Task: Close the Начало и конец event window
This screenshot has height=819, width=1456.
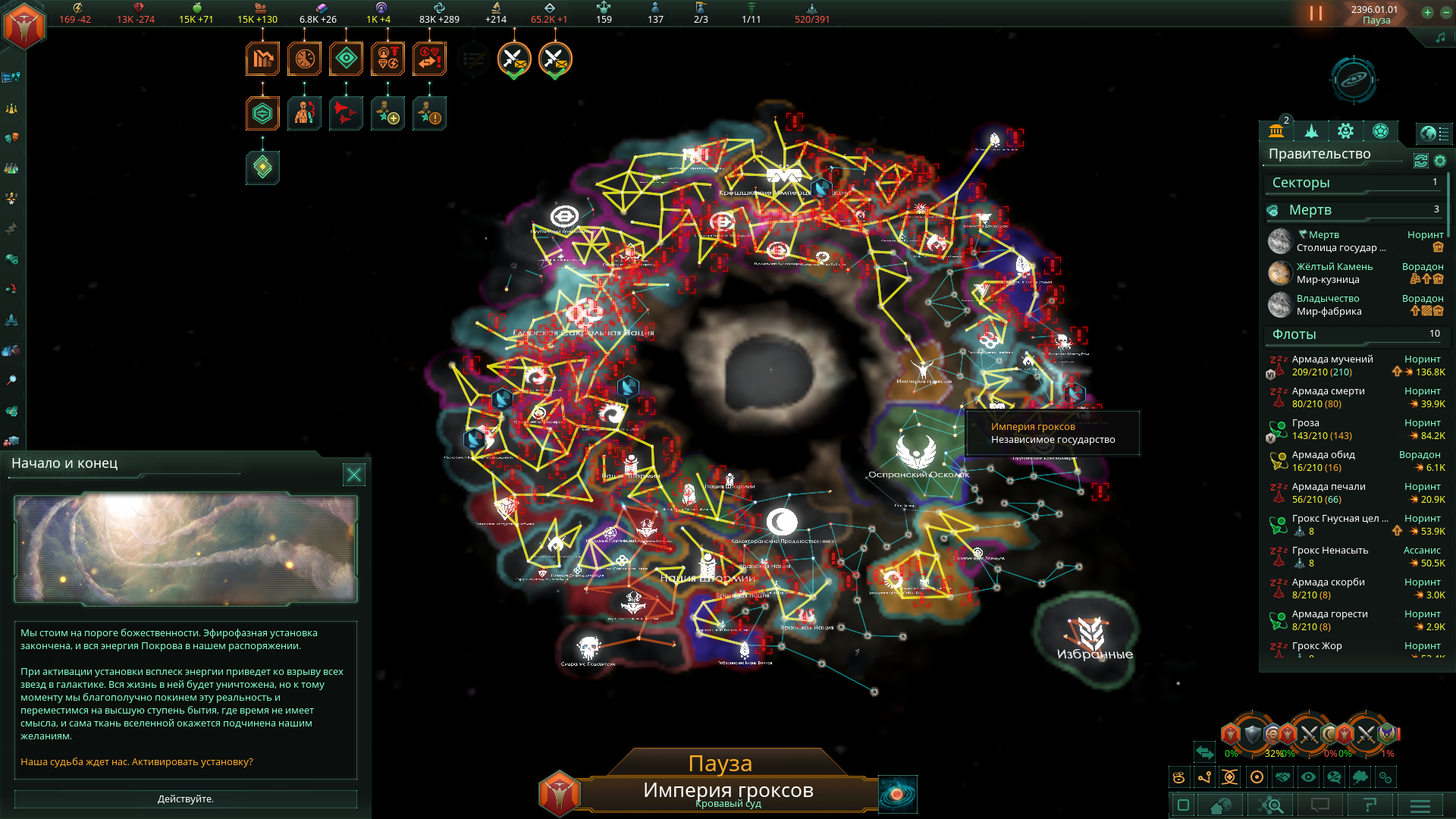Action: (353, 475)
